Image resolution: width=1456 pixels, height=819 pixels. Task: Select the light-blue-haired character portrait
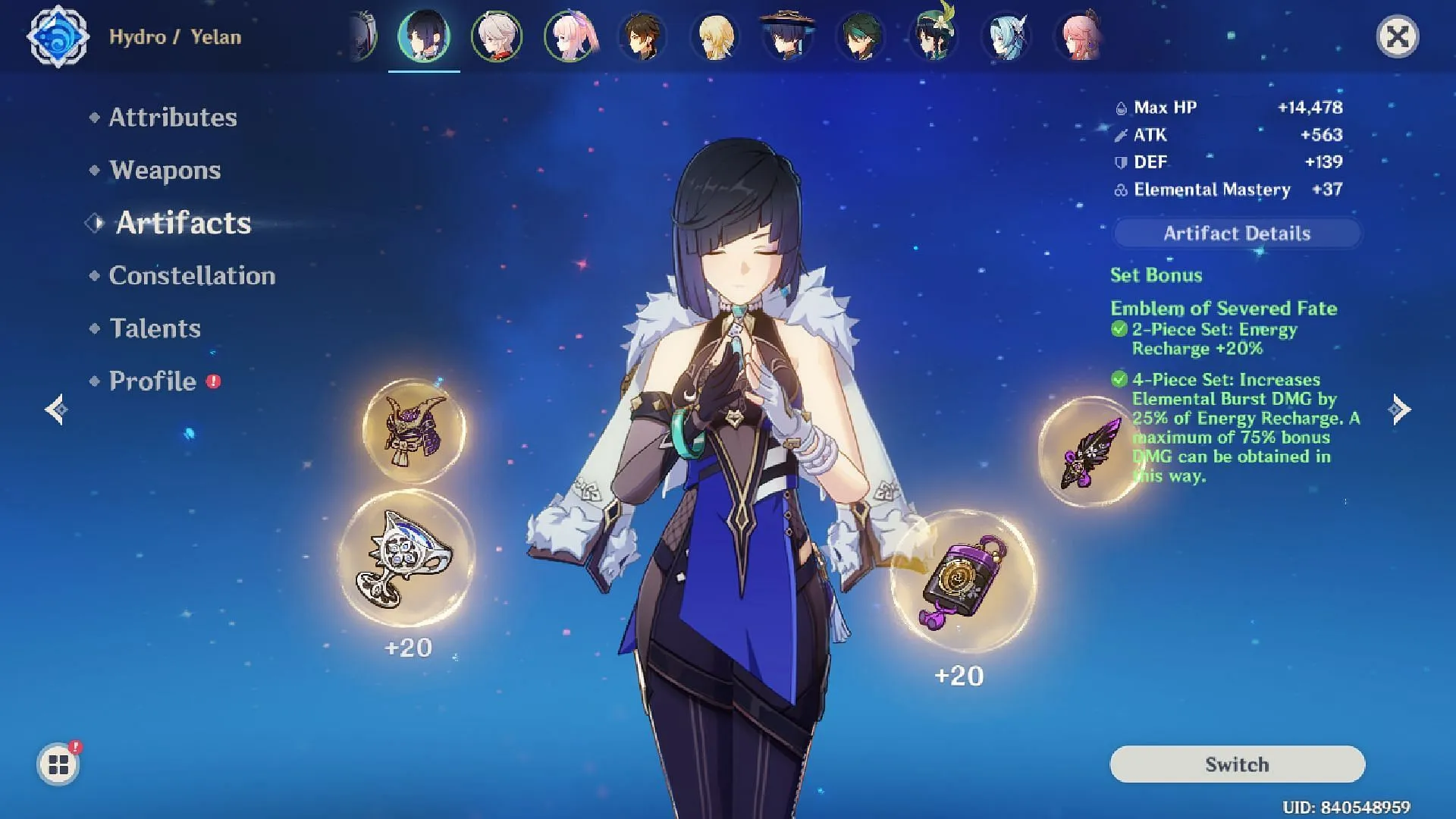tap(1006, 36)
